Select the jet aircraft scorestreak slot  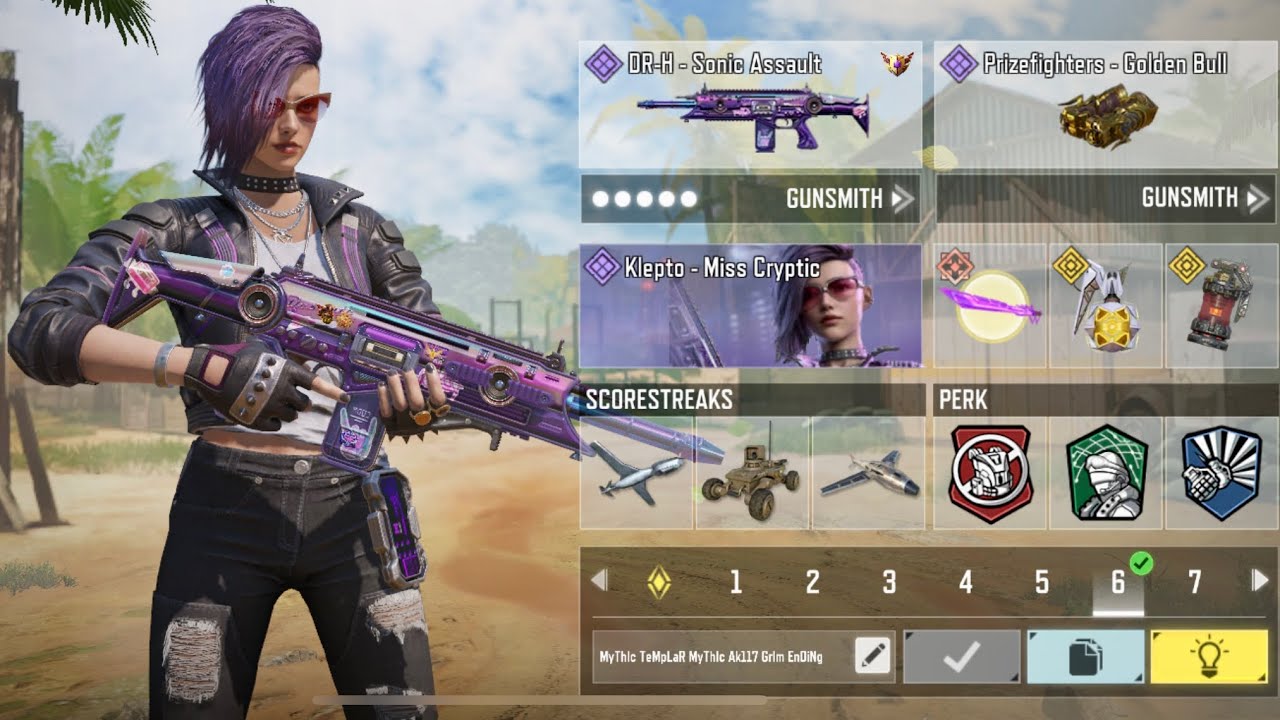[868, 474]
